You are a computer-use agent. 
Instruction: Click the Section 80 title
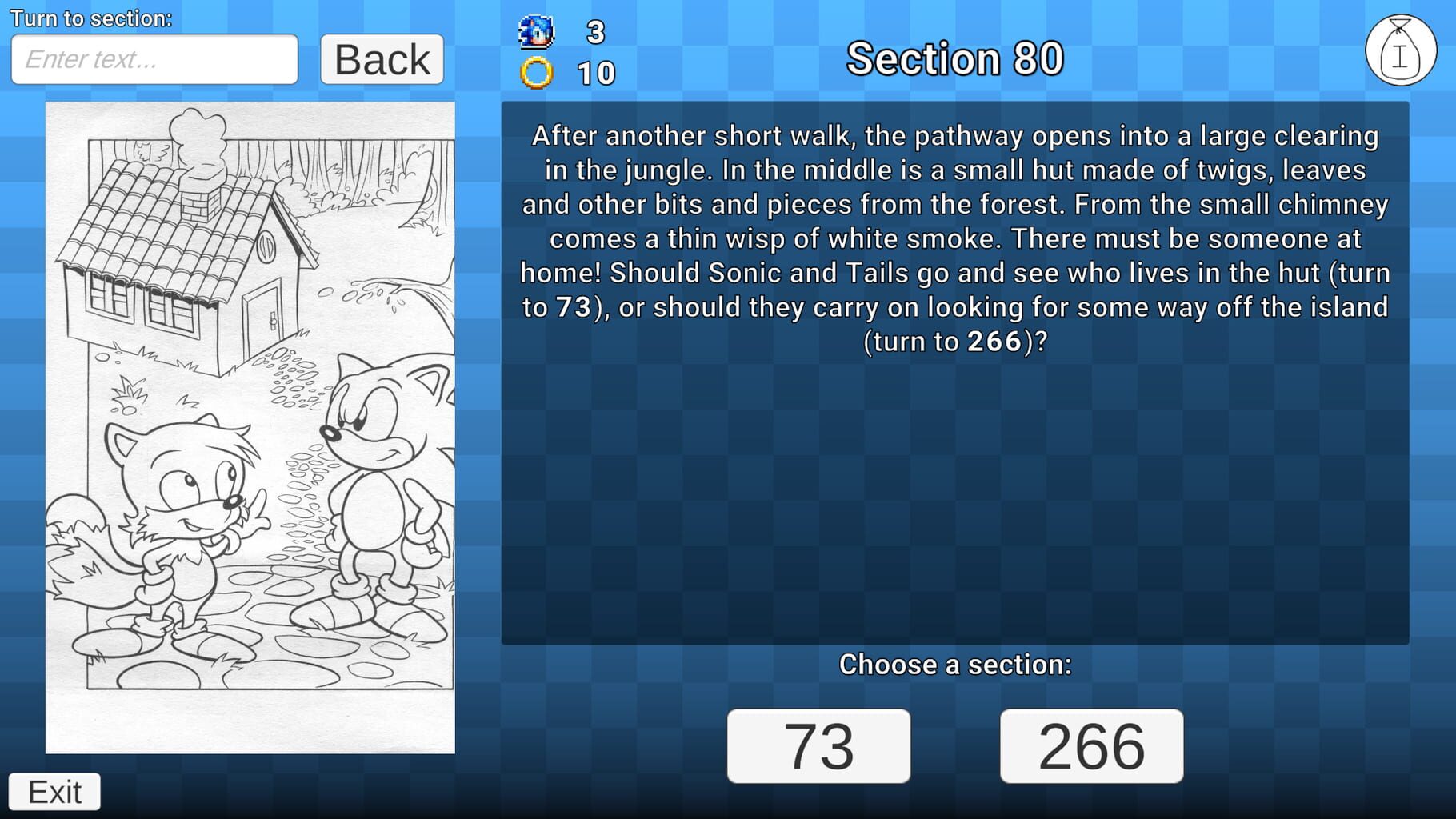tap(955, 58)
